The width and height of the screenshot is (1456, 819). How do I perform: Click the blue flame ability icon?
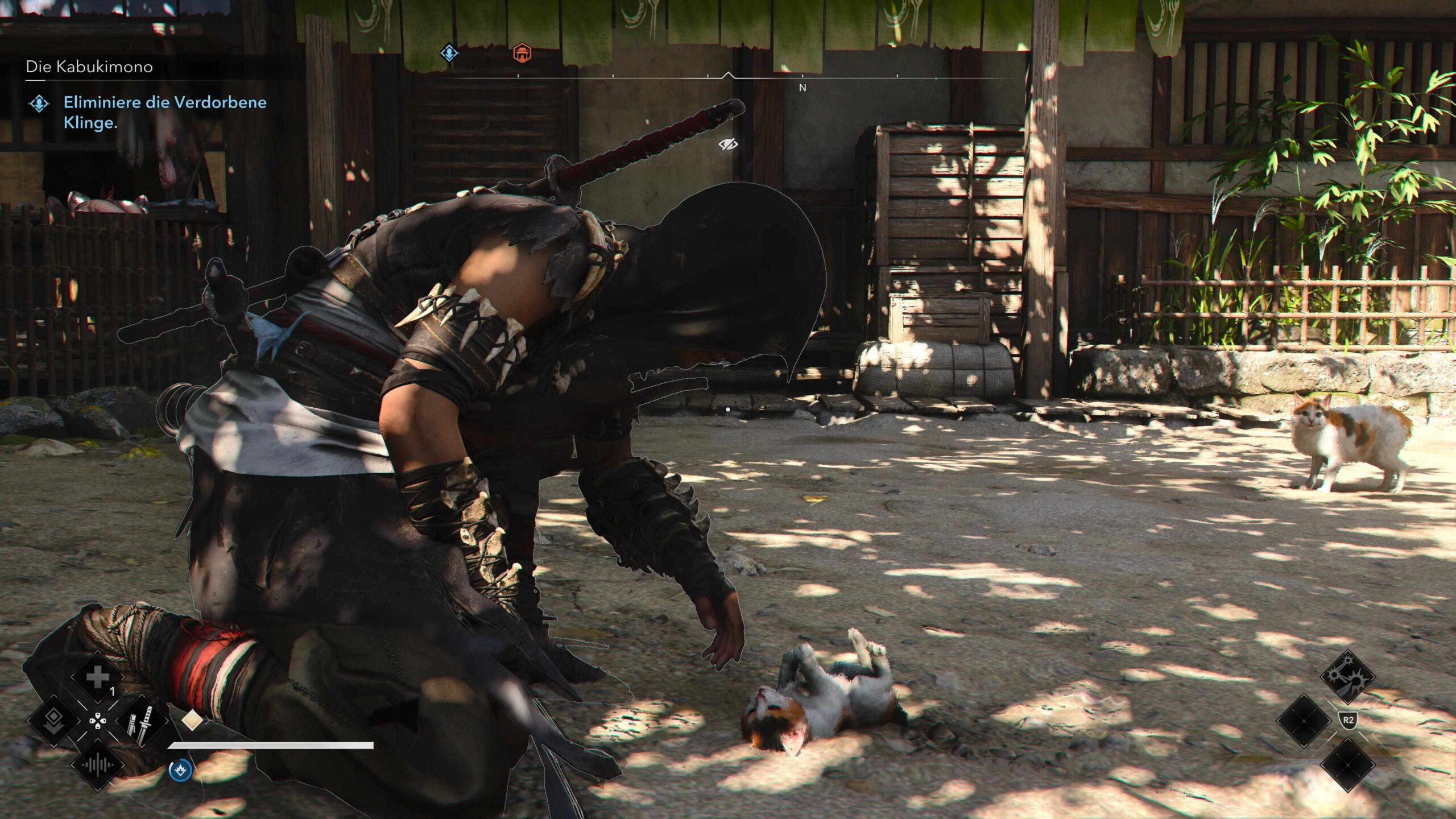point(180,770)
